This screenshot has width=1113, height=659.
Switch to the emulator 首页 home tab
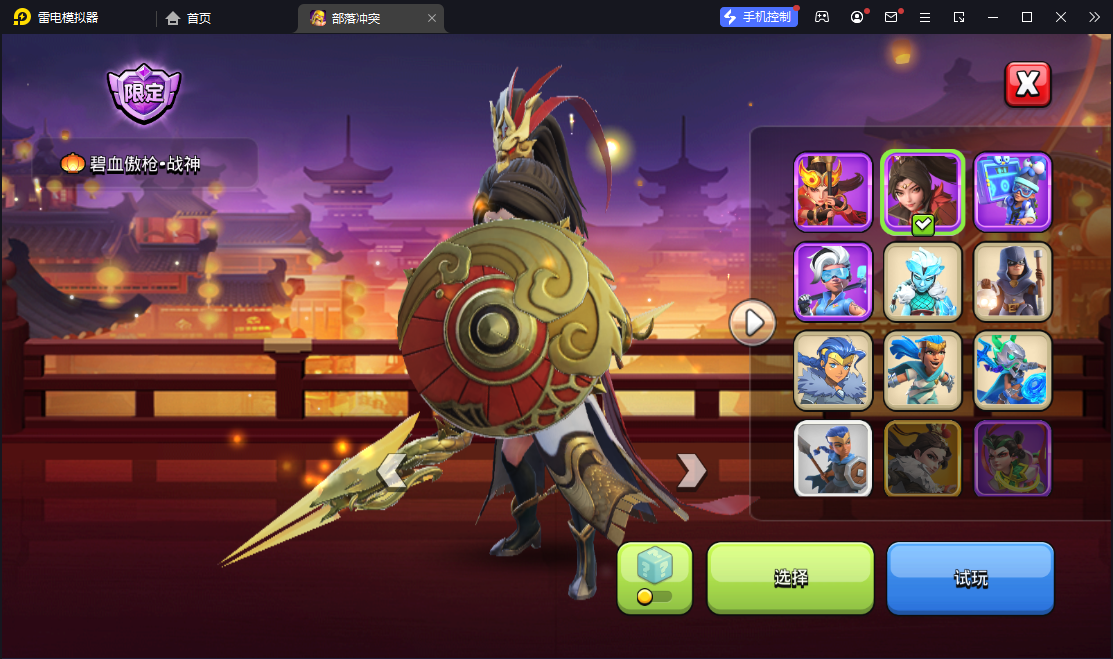(x=189, y=18)
